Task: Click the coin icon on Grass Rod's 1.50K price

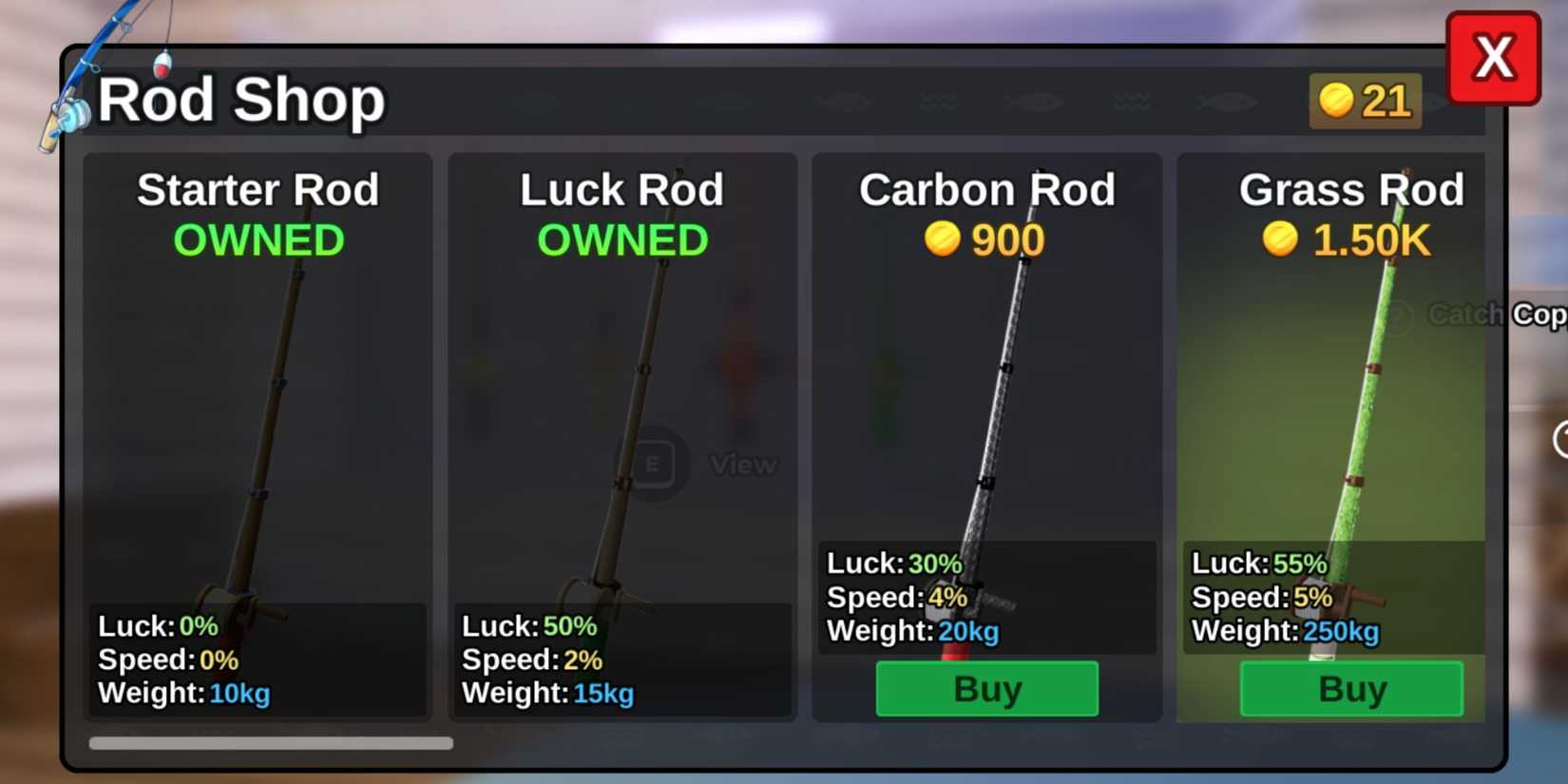Action: coord(1283,240)
